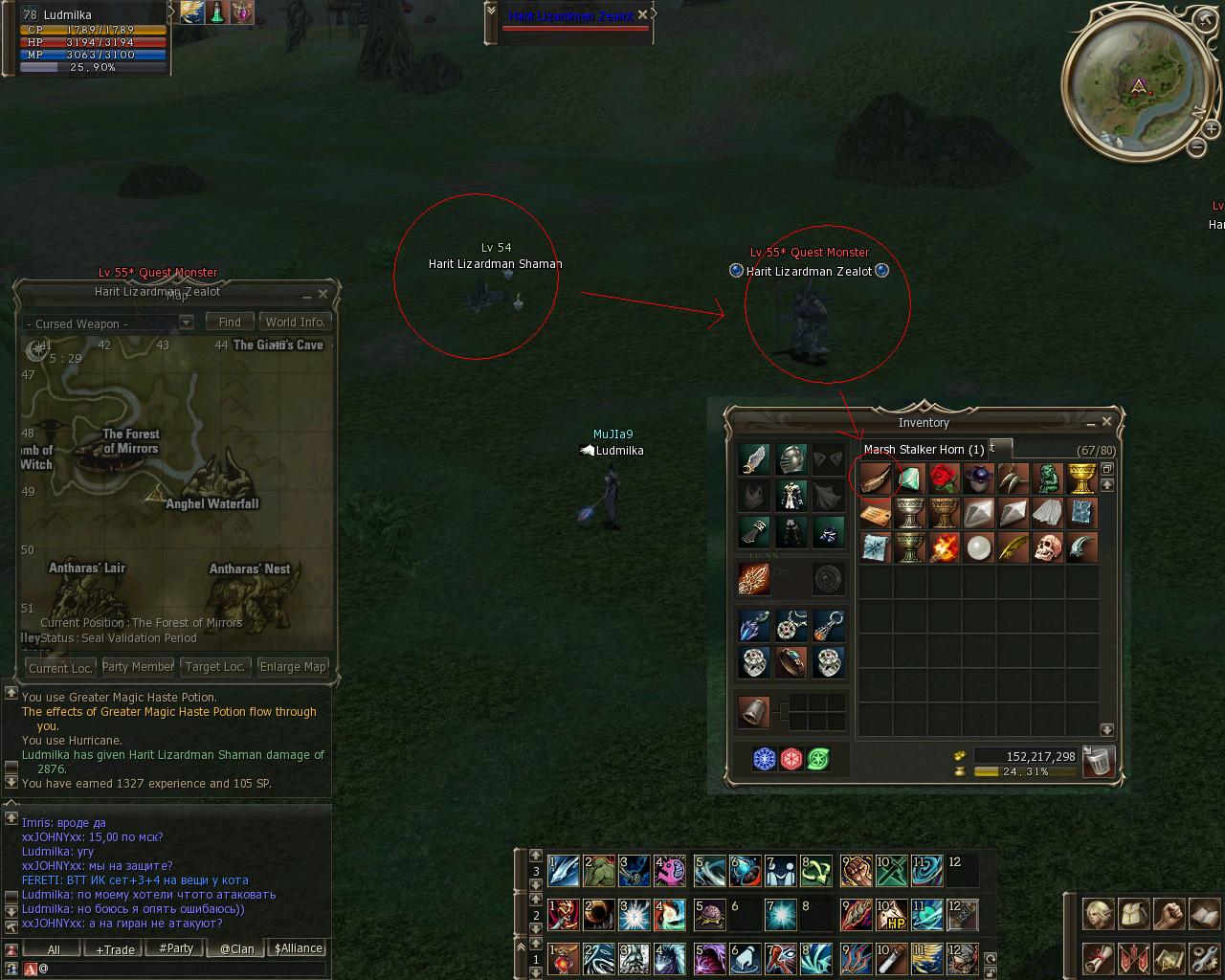Click the chat text input field
The width and height of the screenshot is (1225, 980).
(x=182, y=969)
